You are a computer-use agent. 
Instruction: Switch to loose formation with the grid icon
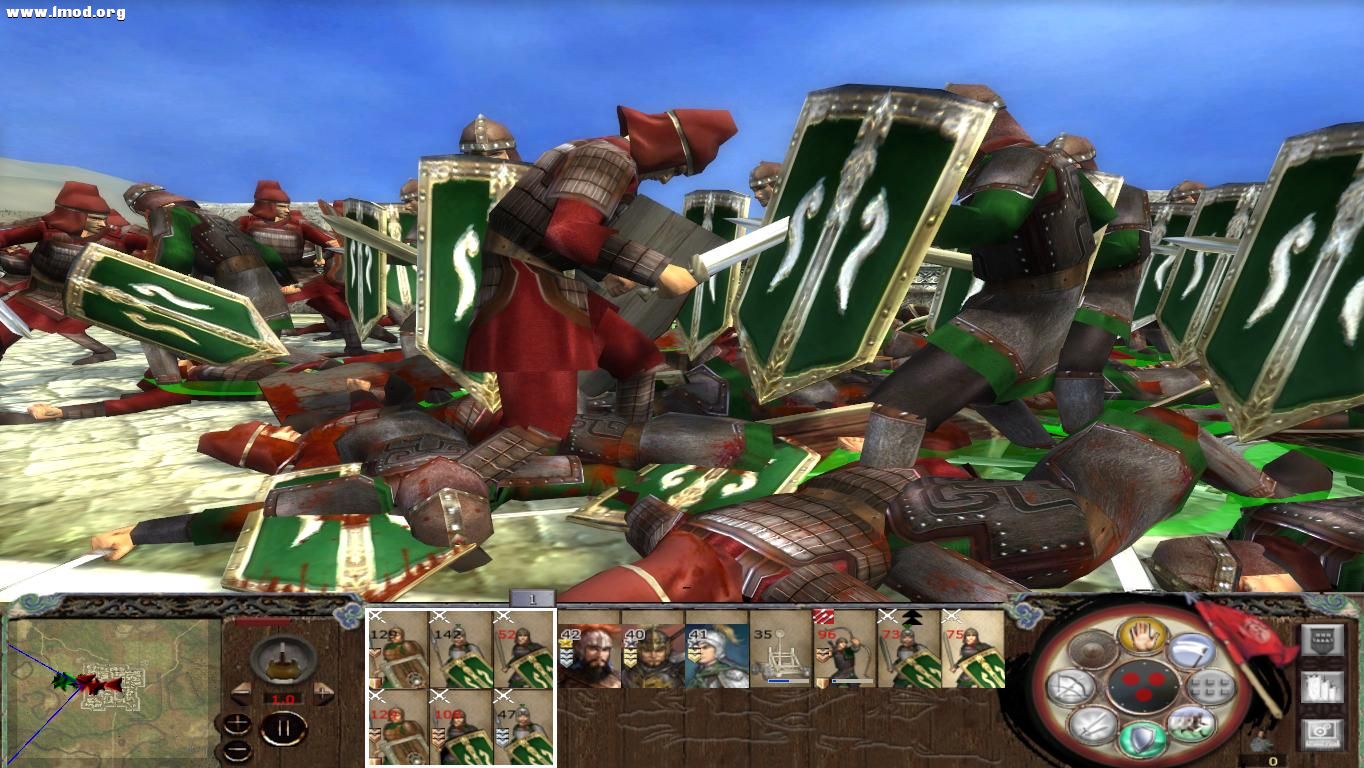1208,686
